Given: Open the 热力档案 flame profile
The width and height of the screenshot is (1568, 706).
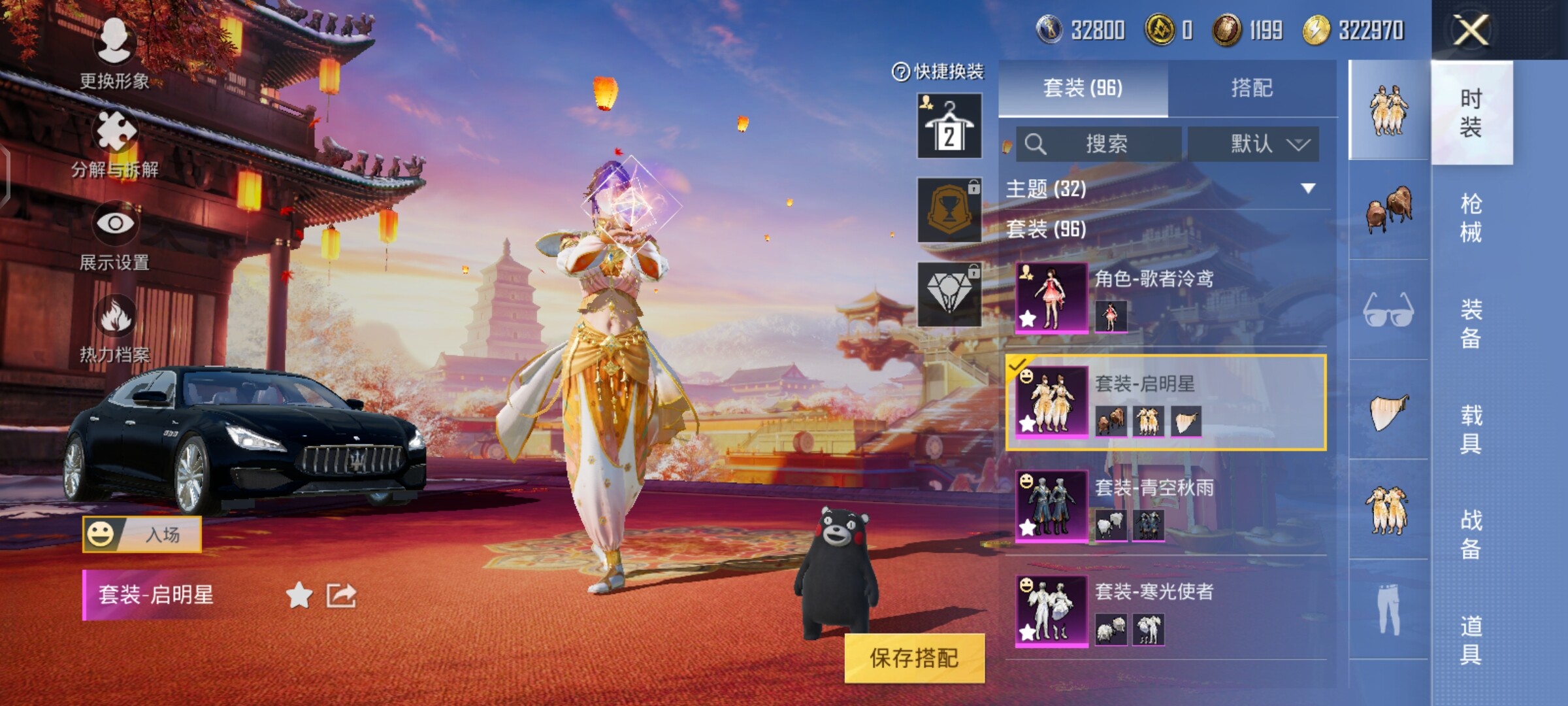Looking at the screenshot, I should tap(115, 328).
